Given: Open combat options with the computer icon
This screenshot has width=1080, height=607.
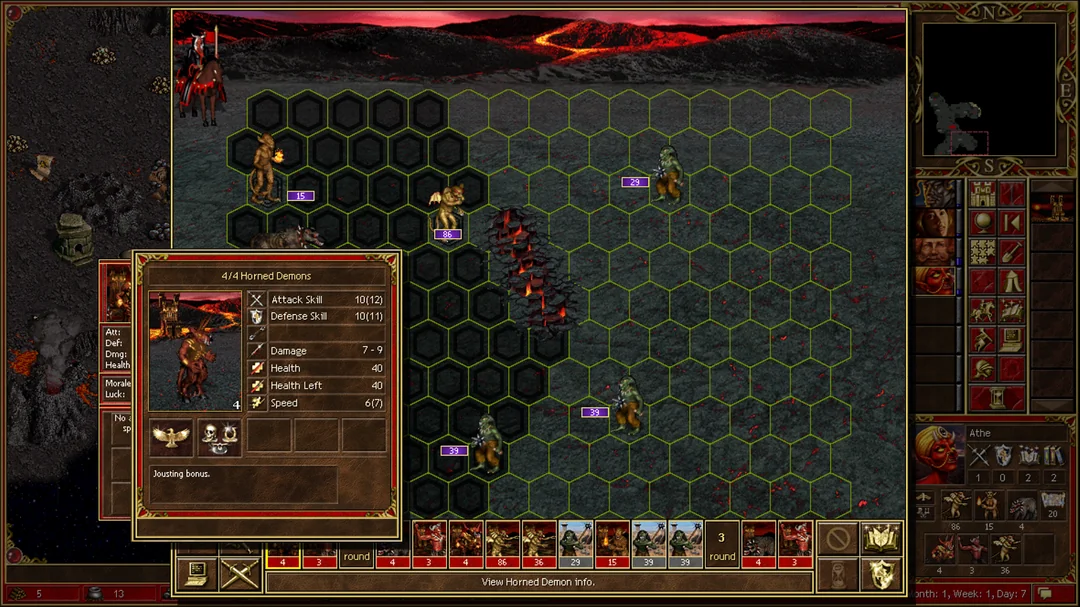Looking at the screenshot, I should (196, 572).
